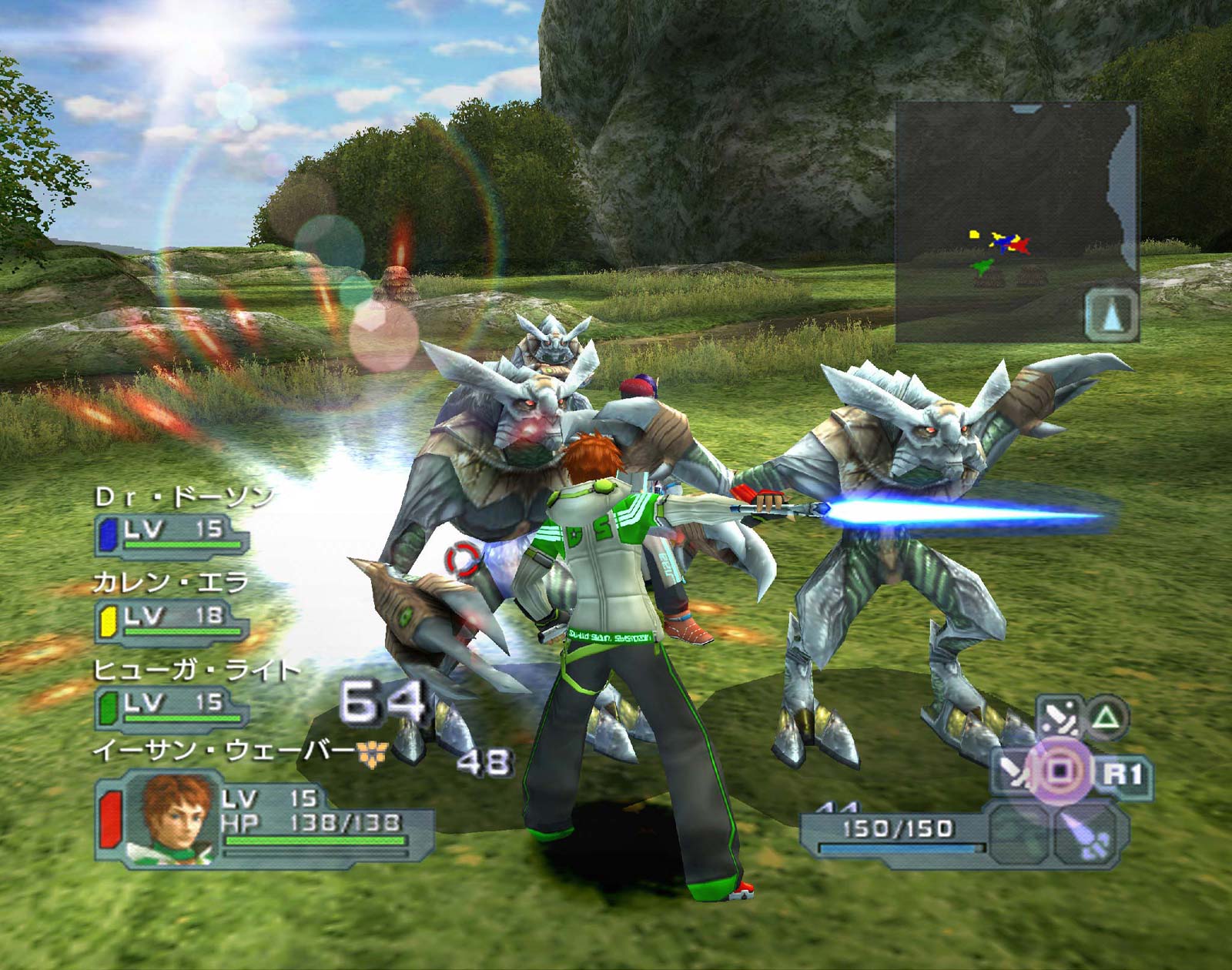Select the equipped purple saber weapon slot
Screen dimensions: 1232x970
click(1086, 833)
